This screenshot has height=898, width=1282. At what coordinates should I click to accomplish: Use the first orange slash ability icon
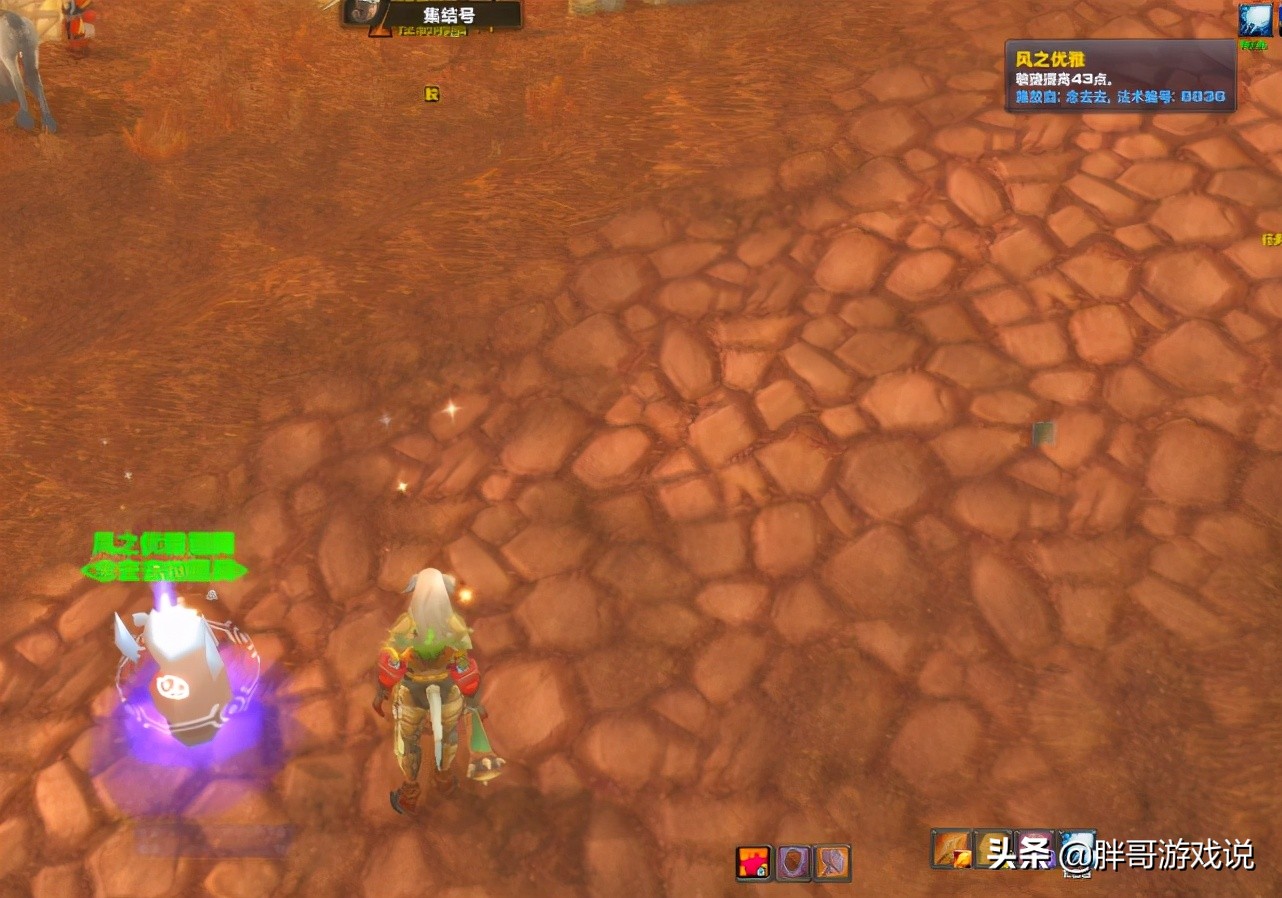[949, 849]
